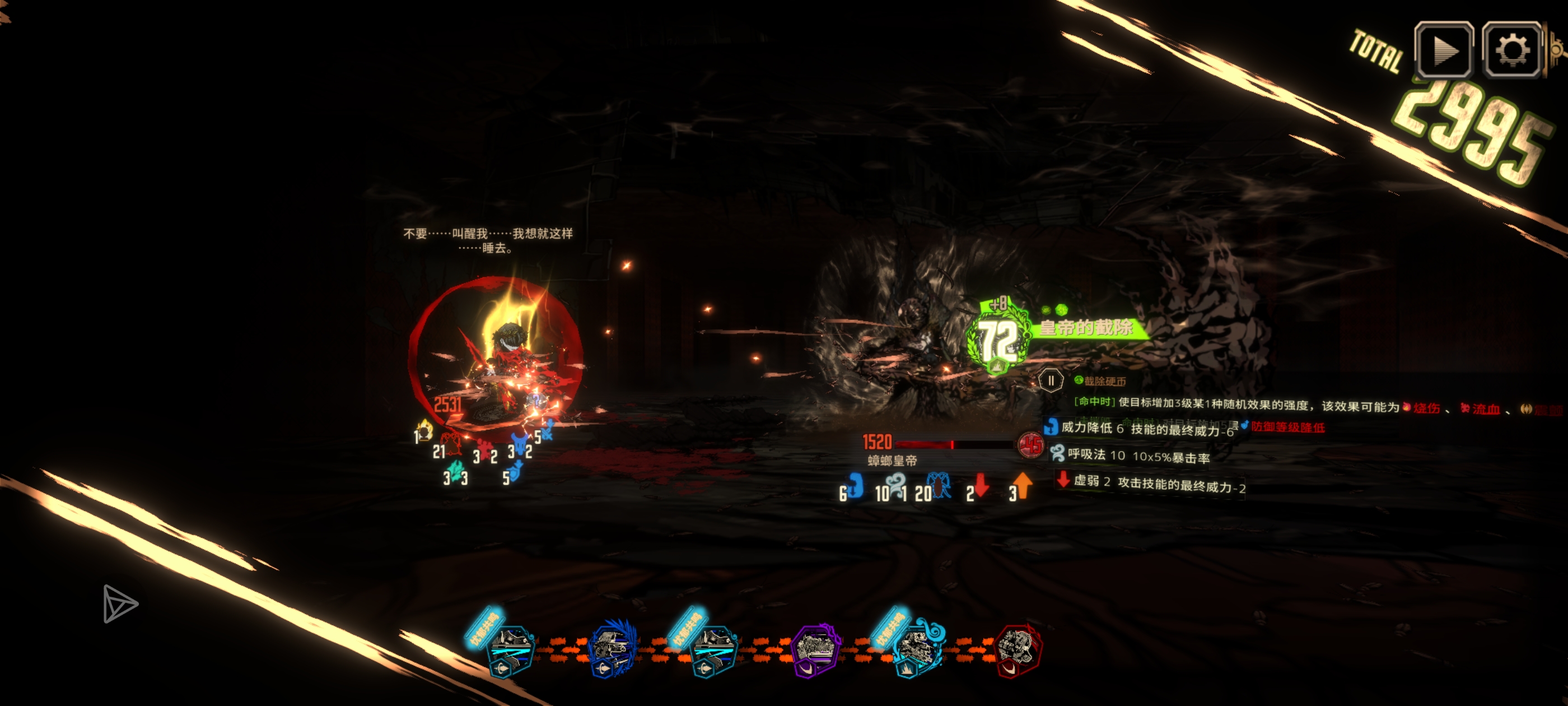Open the 截除硬币 keyword link
The height and width of the screenshot is (706, 1568).
point(1105,382)
